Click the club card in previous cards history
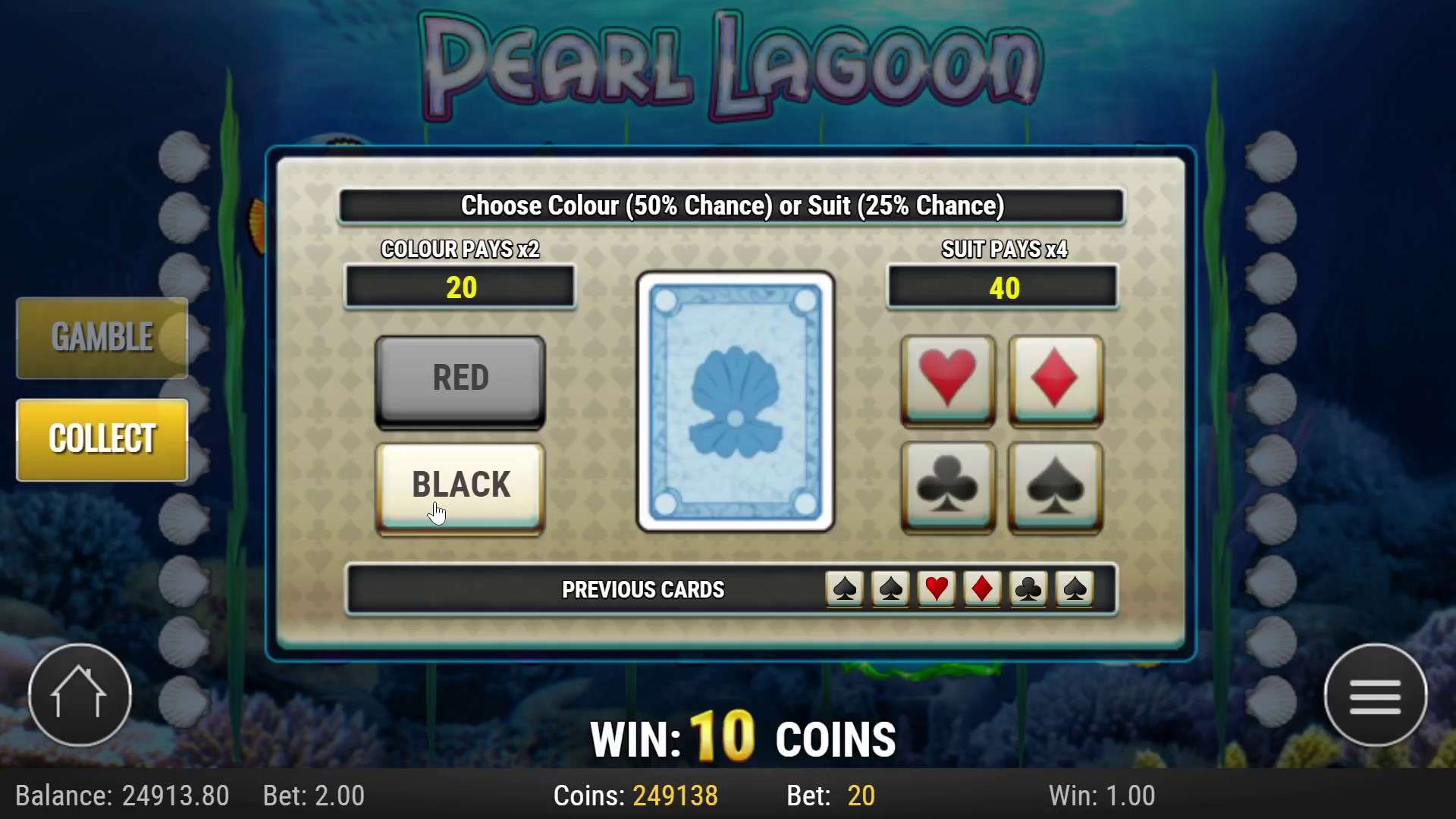Viewport: 1456px width, 819px height. tap(1028, 590)
